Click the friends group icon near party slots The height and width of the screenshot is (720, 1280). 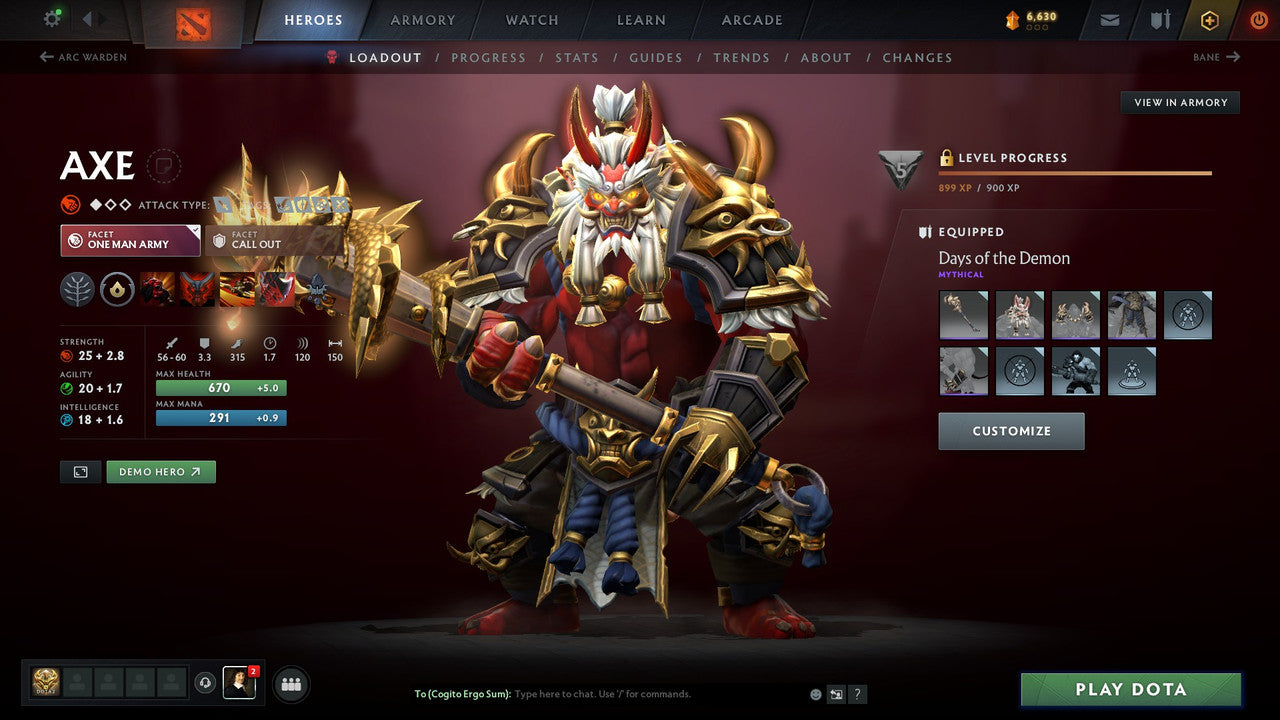click(290, 684)
